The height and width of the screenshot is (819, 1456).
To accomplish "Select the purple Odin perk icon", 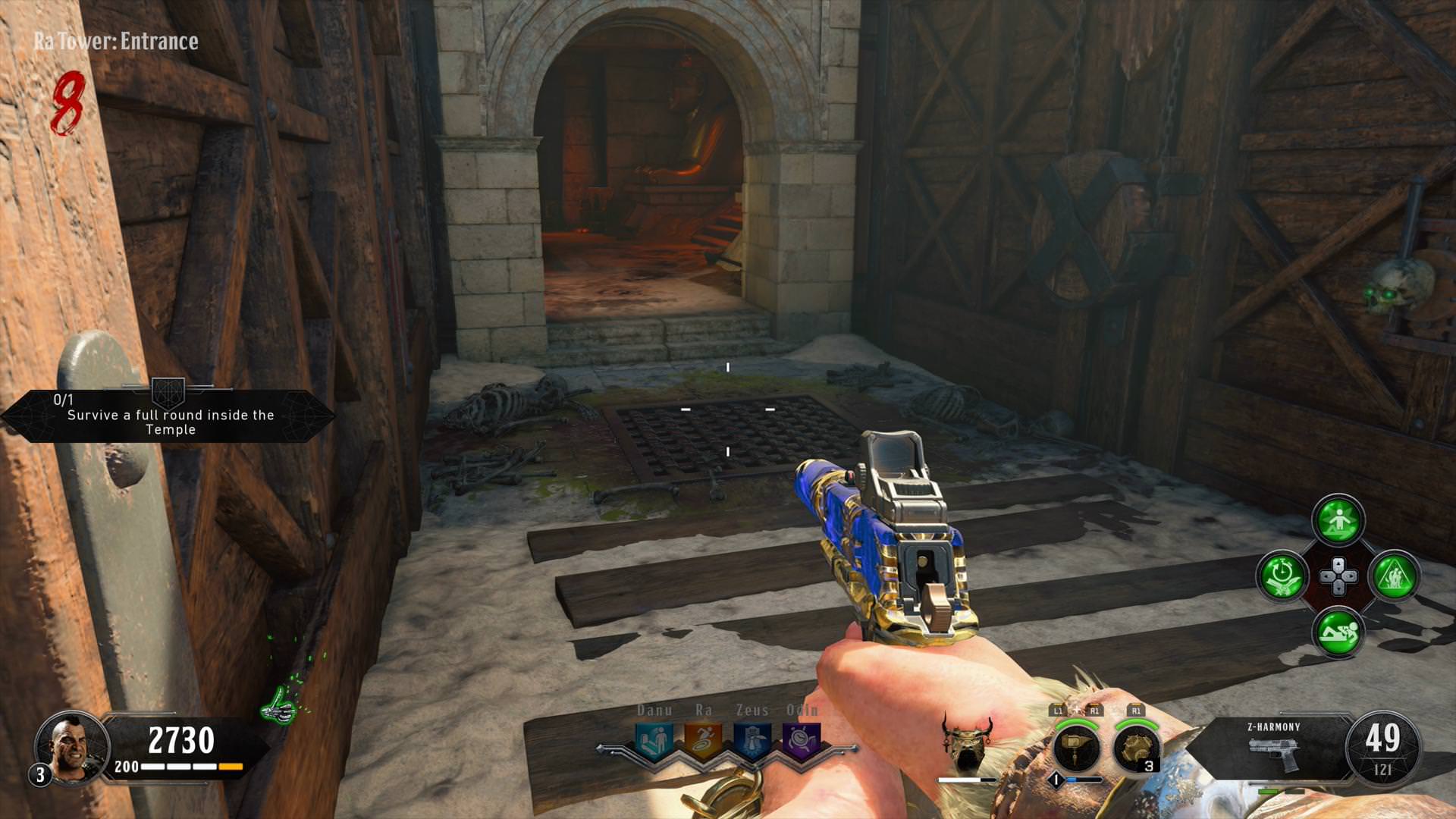I will tap(801, 741).
